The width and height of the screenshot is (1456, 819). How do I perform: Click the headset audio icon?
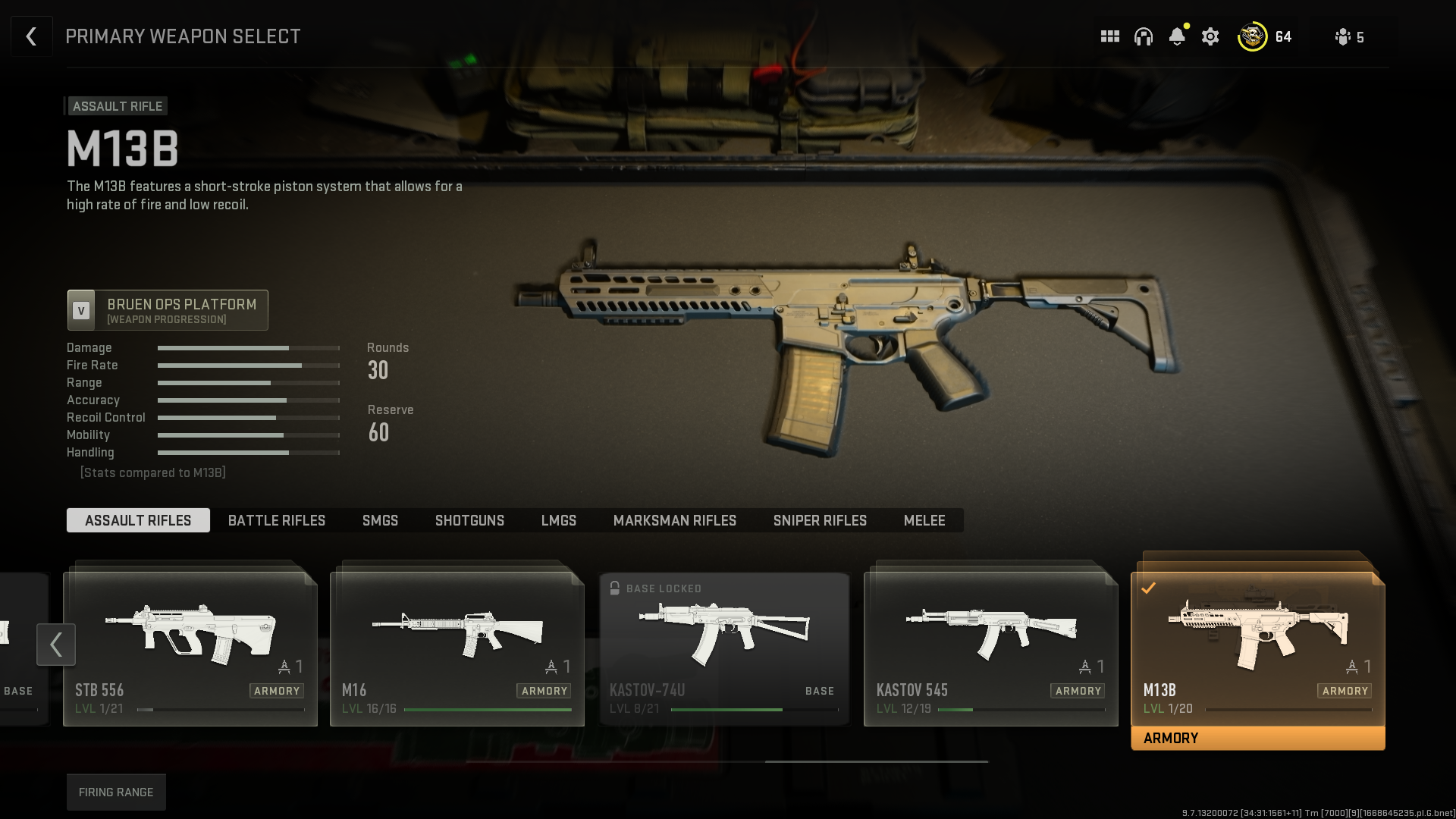click(1143, 36)
